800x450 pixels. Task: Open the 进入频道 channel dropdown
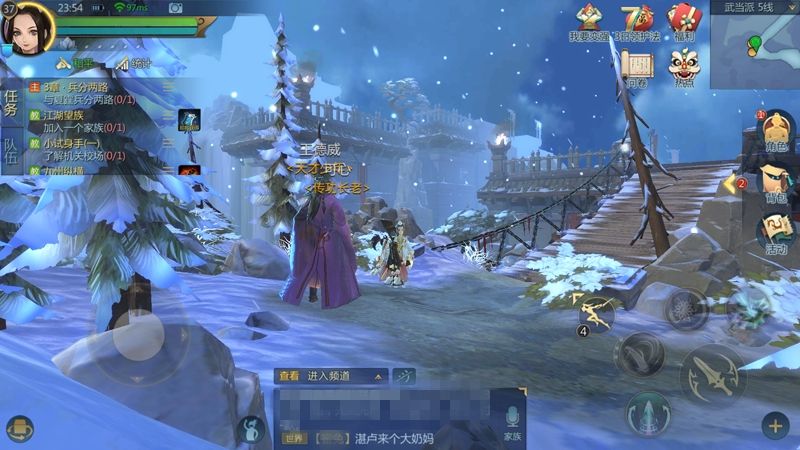pos(331,376)
